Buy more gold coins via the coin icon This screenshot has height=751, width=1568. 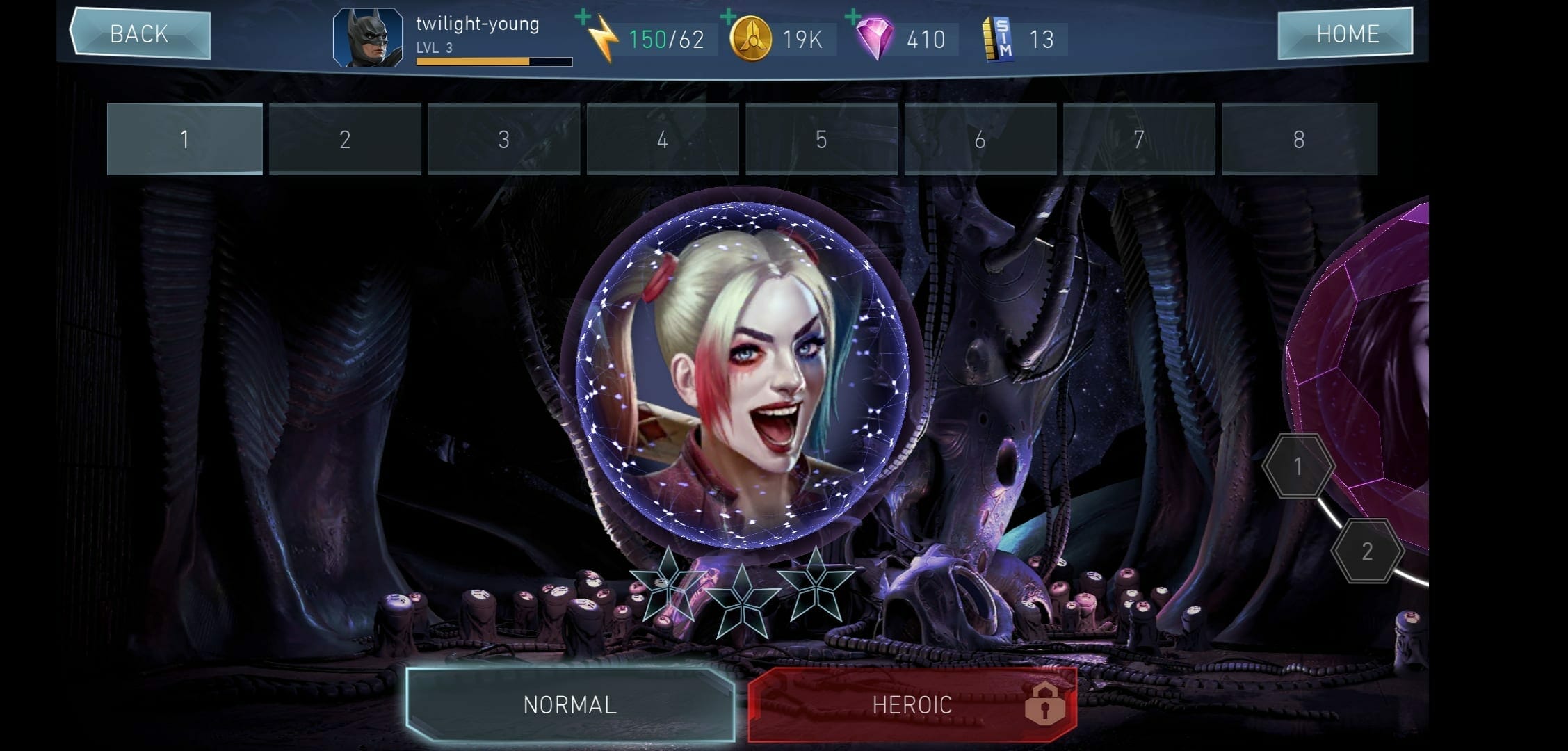[749, 38]
